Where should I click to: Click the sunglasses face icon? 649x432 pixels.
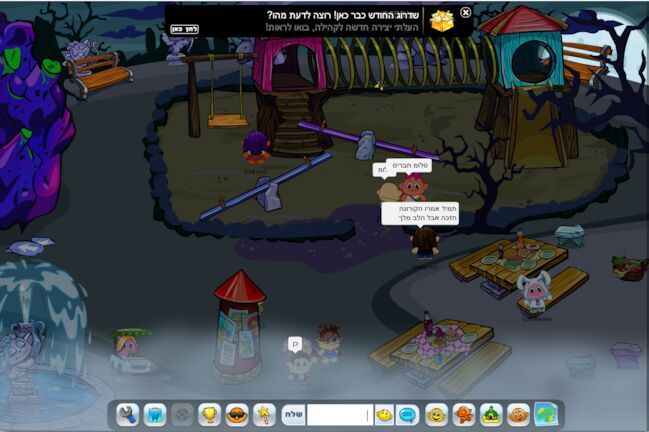(237, 414)
